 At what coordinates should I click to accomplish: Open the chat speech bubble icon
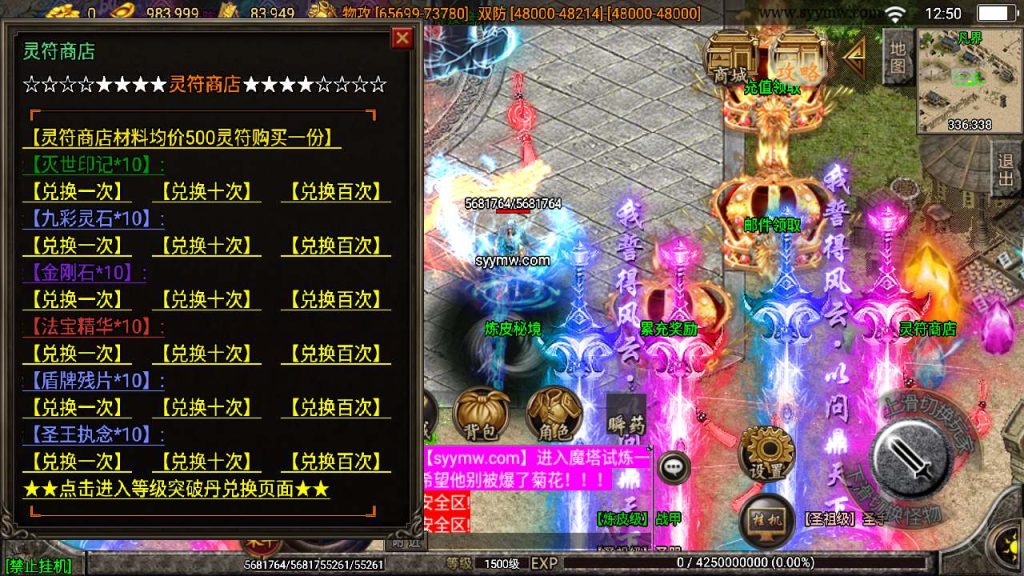[x=675, y=466]
